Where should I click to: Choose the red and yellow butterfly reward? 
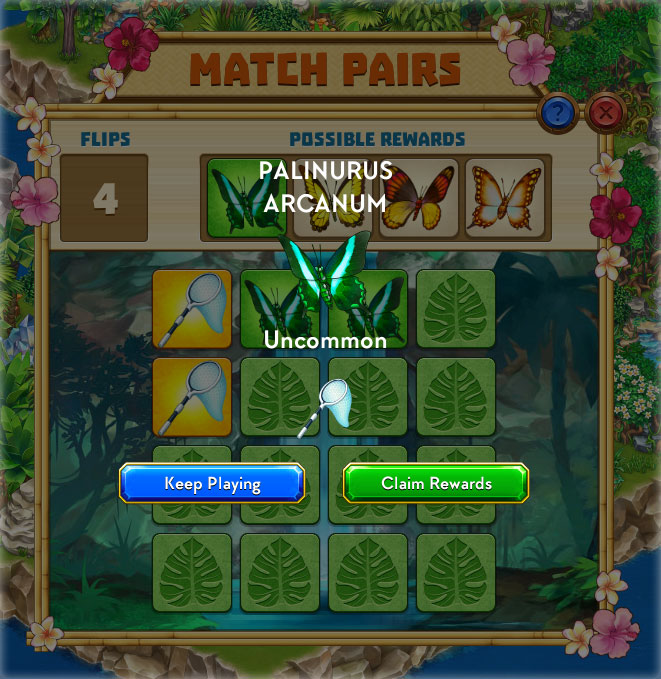tap(418, 197)
